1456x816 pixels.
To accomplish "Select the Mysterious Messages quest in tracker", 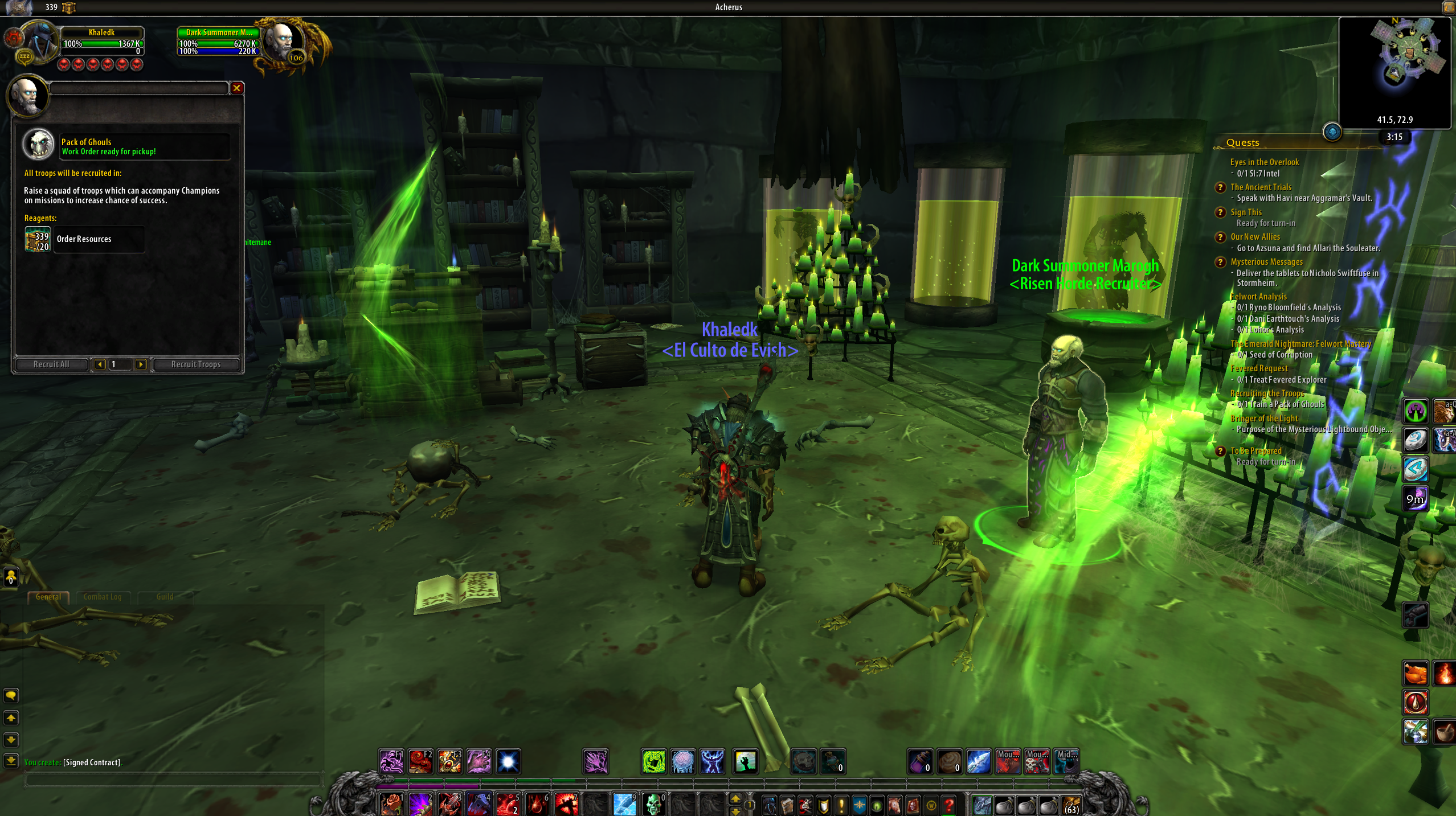I will [1266, 262].
